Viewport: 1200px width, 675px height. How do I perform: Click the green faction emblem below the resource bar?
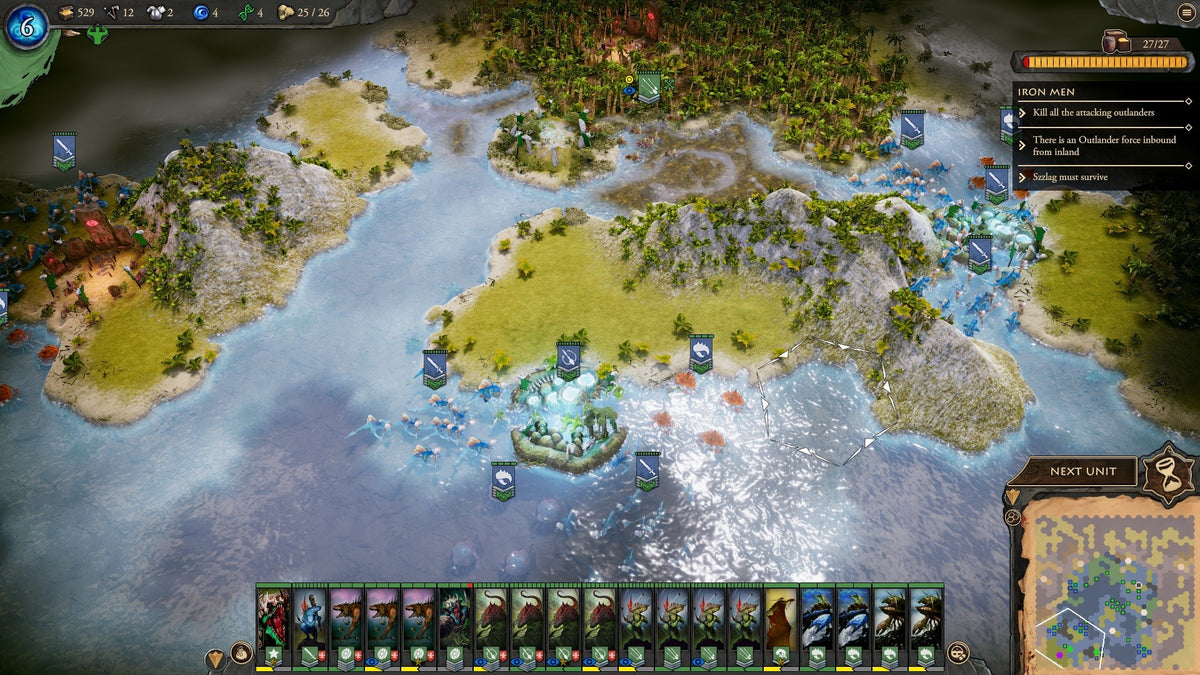coord(98,35)
